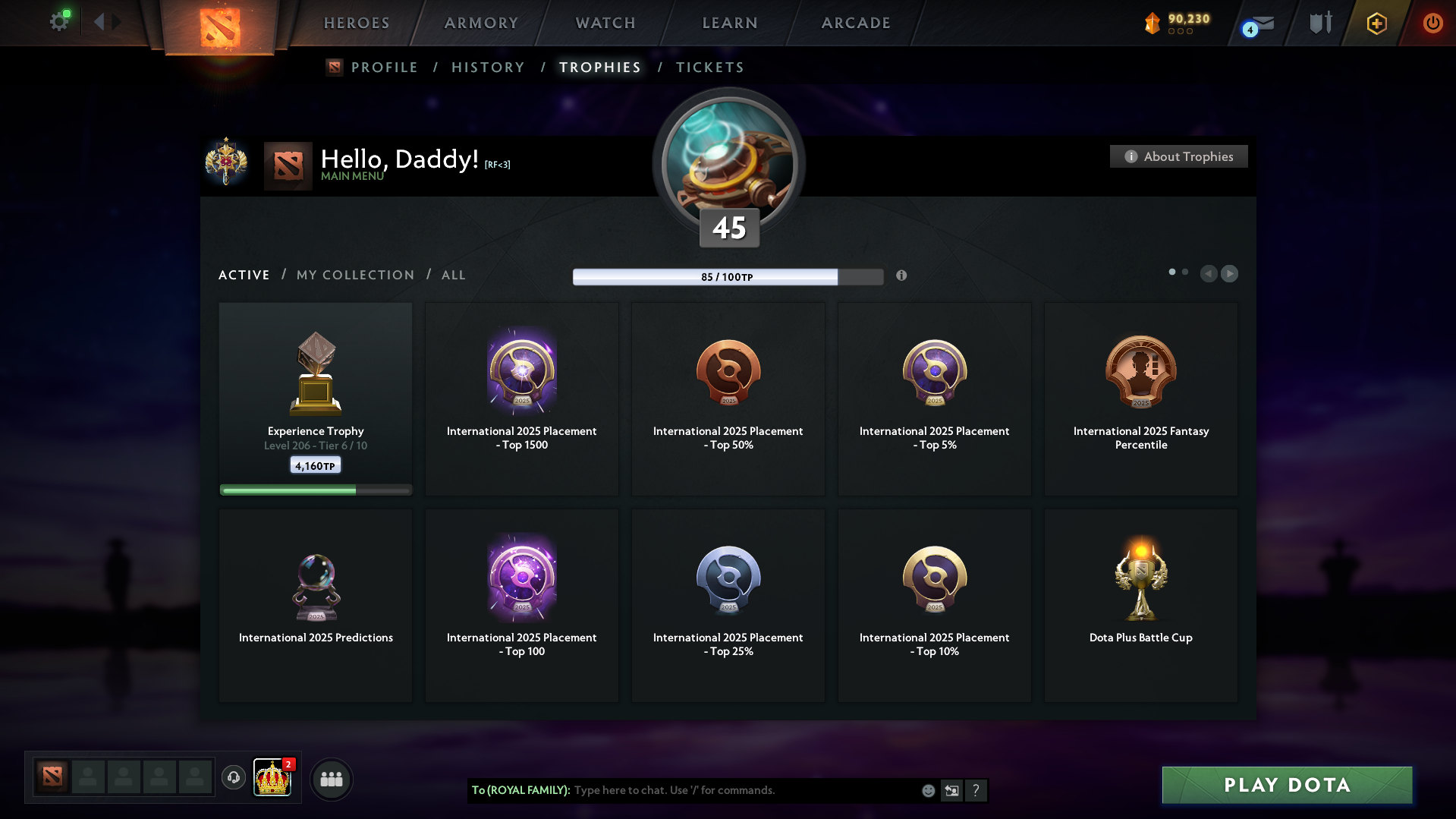Viewport: 1456px width, 819px height.
Task: Select the Learn menu entry
Action: (730, 23)
